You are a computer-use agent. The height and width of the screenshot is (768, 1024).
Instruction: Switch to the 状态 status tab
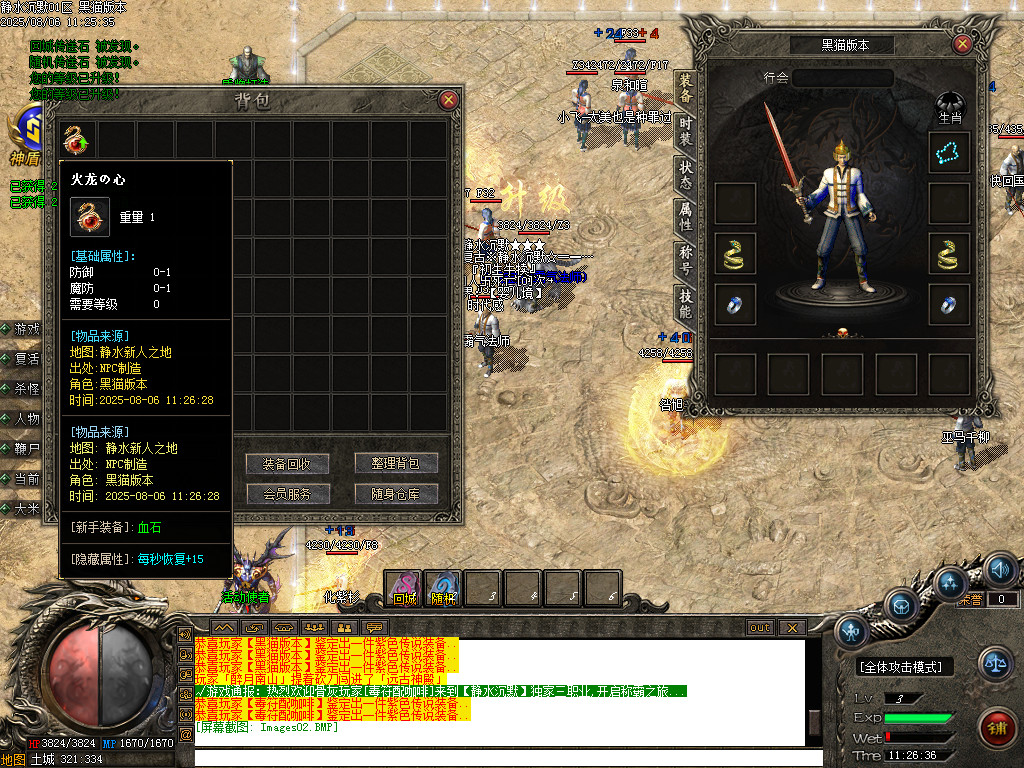686,171
